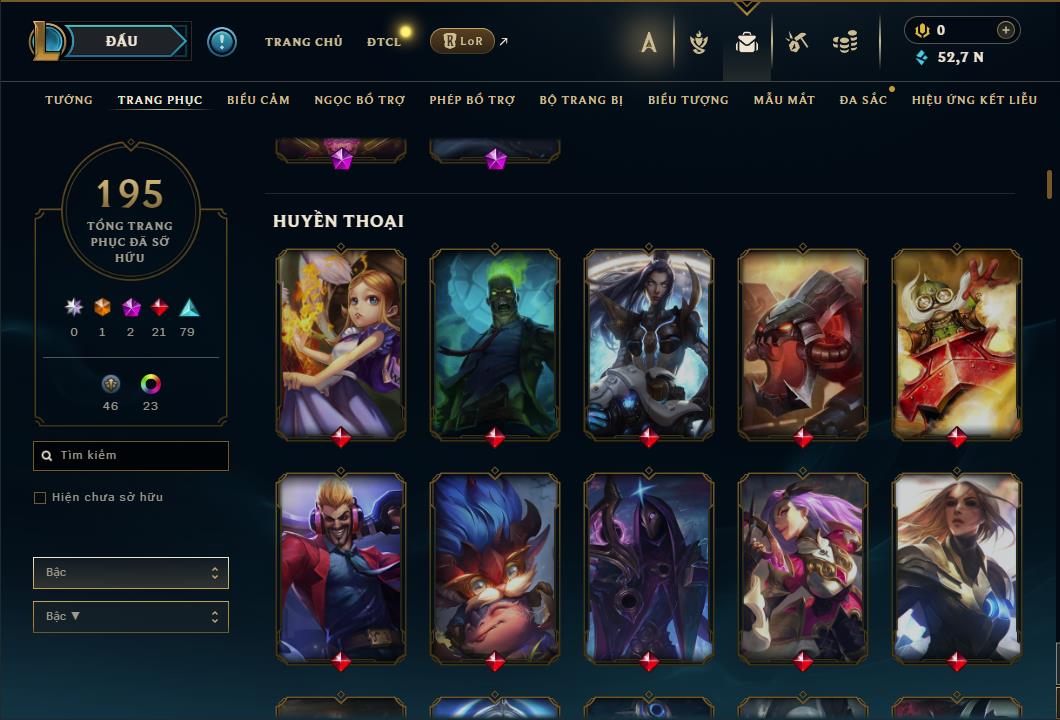This screenshot has width=1060, height=720.
Task: Open the TRANG CHỦ home page
Action: (x=303, y=42)
